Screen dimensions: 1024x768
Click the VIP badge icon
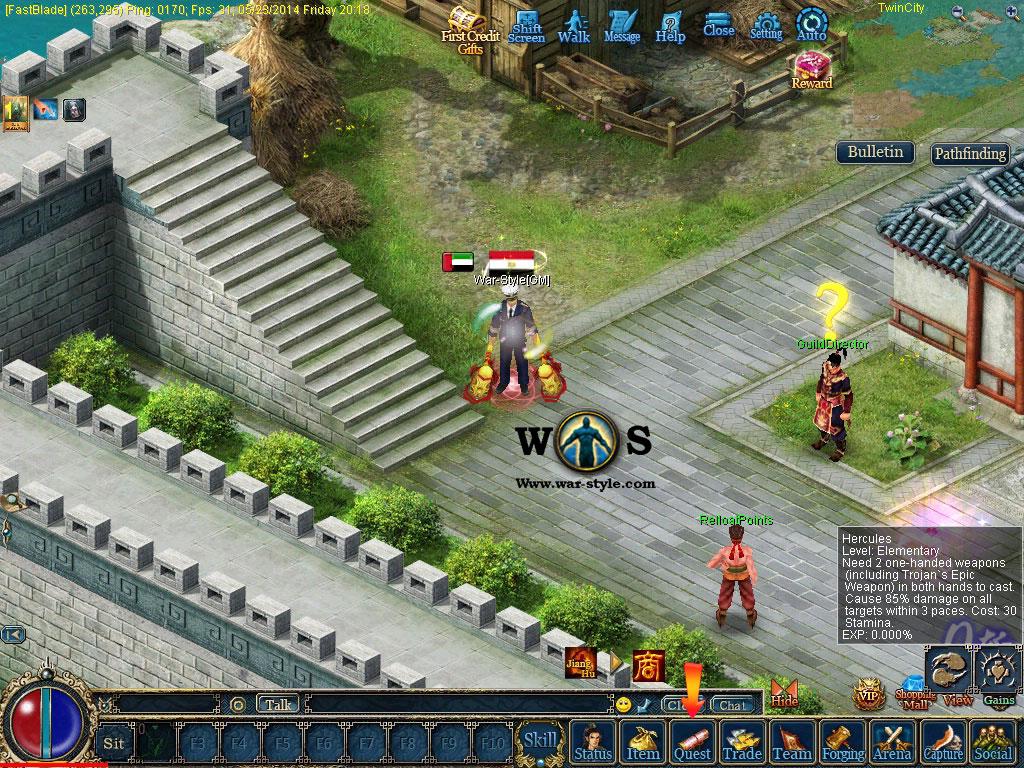[868, 695]
